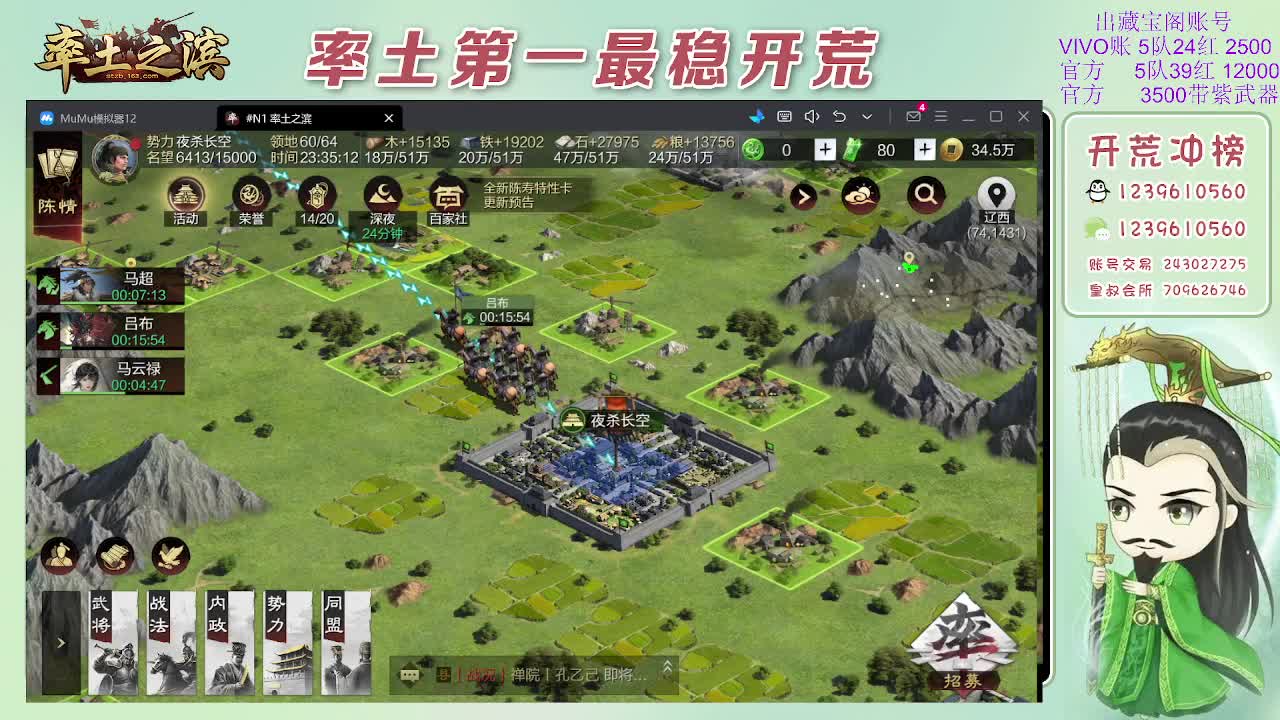Open the map search magnifier

[925, 196]
